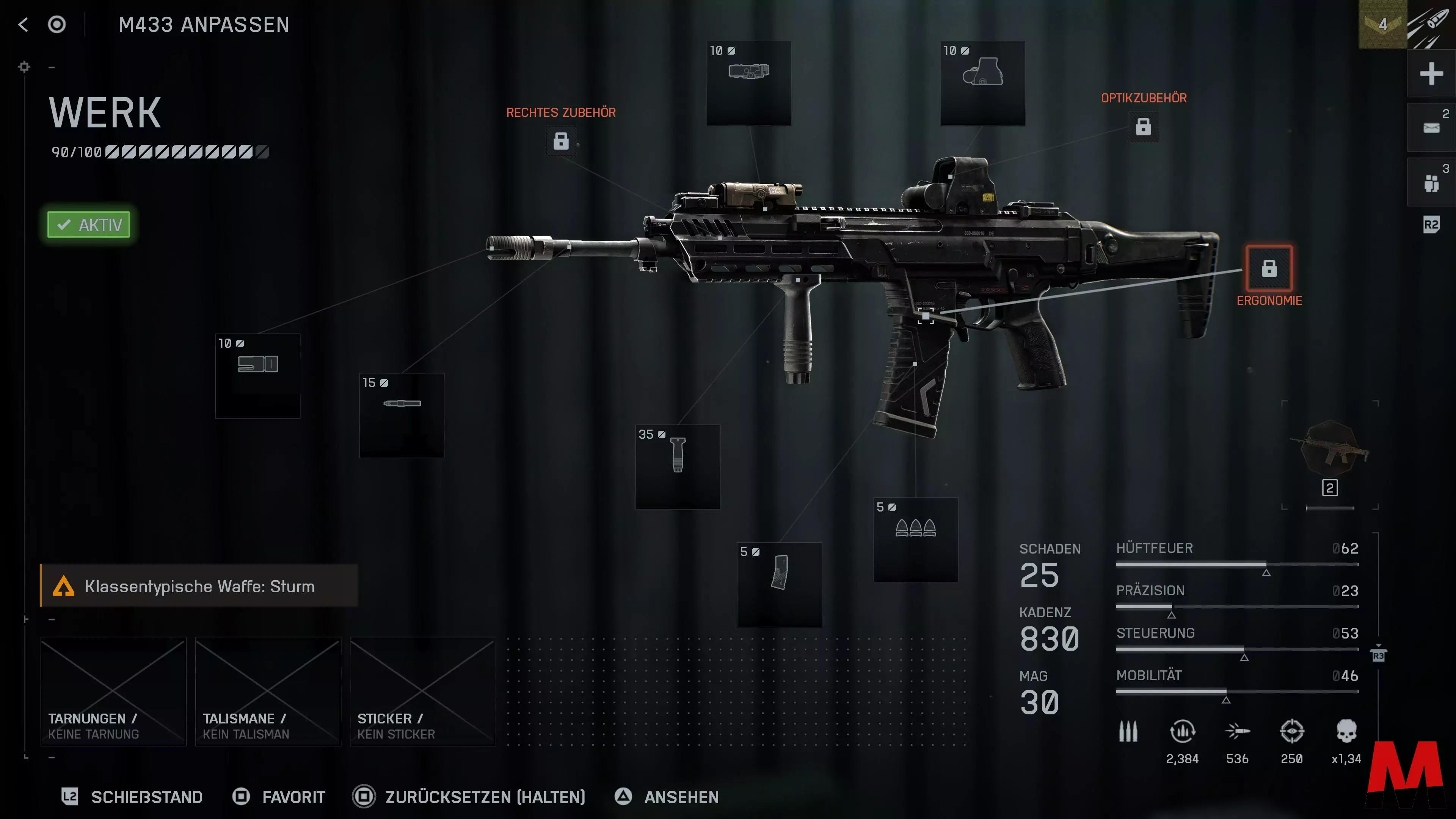Viewport: 1456px width, 819px height.
Task: Select the magazine attachment slot
Action: (x=780, y=584)
